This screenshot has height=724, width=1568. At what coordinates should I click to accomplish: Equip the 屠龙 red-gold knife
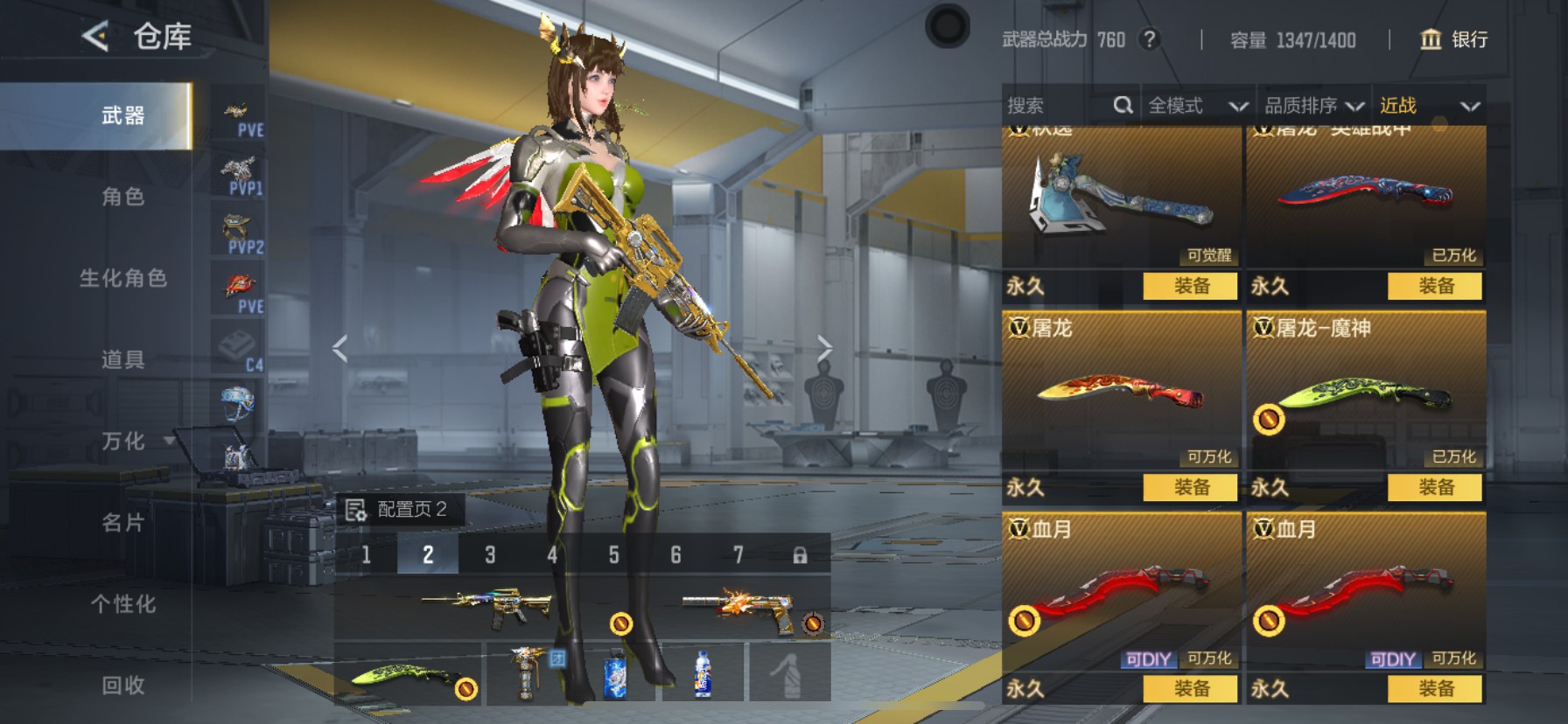point(1190,487)
